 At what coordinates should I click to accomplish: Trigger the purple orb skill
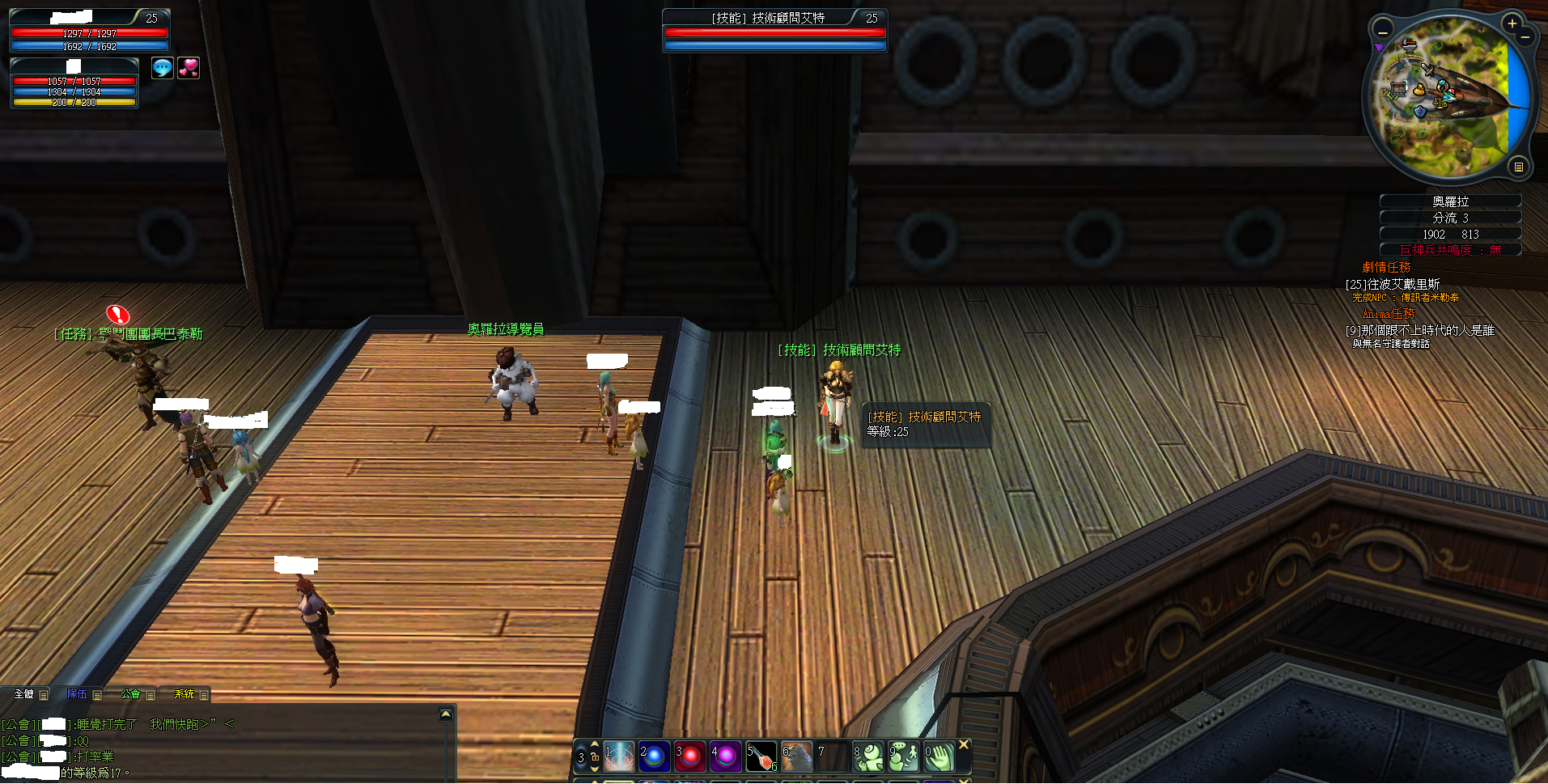pos(725,756)
